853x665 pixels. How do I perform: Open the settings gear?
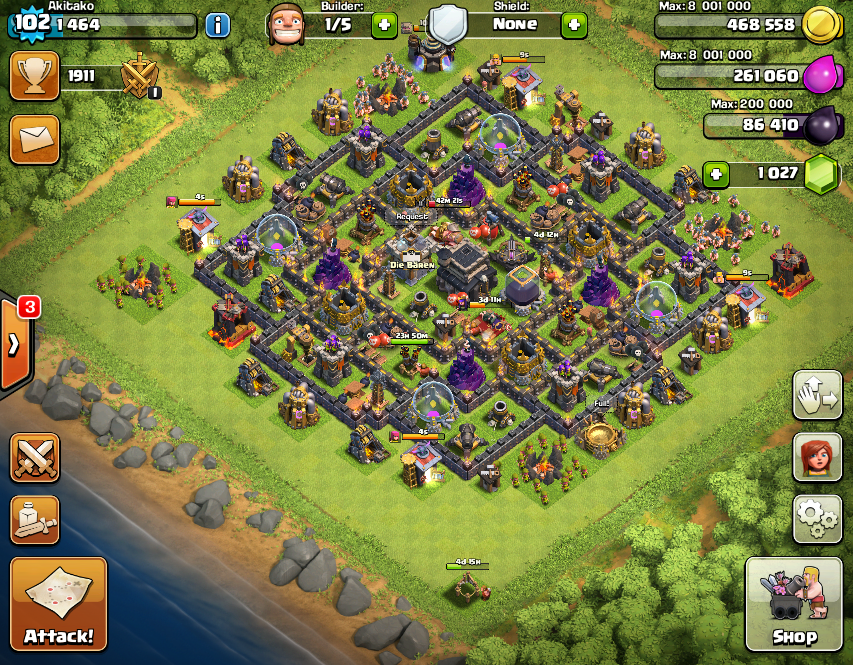[817, 517]
